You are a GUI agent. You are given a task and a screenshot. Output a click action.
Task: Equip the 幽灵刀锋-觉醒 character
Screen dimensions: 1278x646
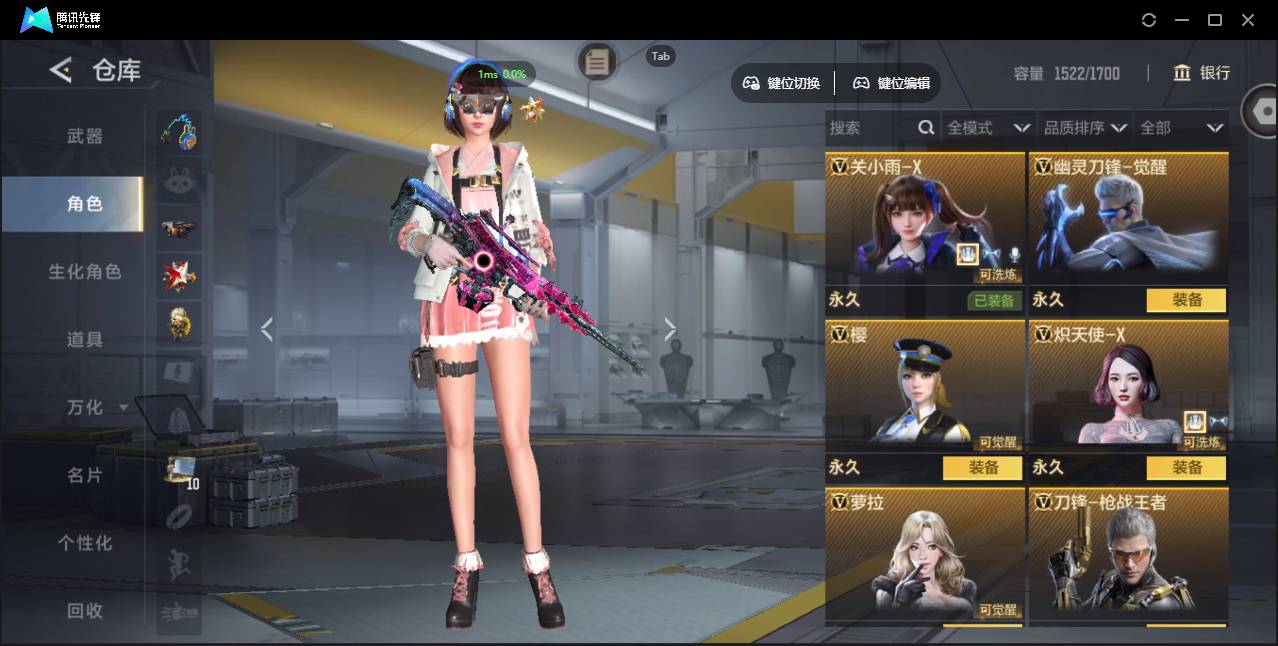pos(1186,300)
